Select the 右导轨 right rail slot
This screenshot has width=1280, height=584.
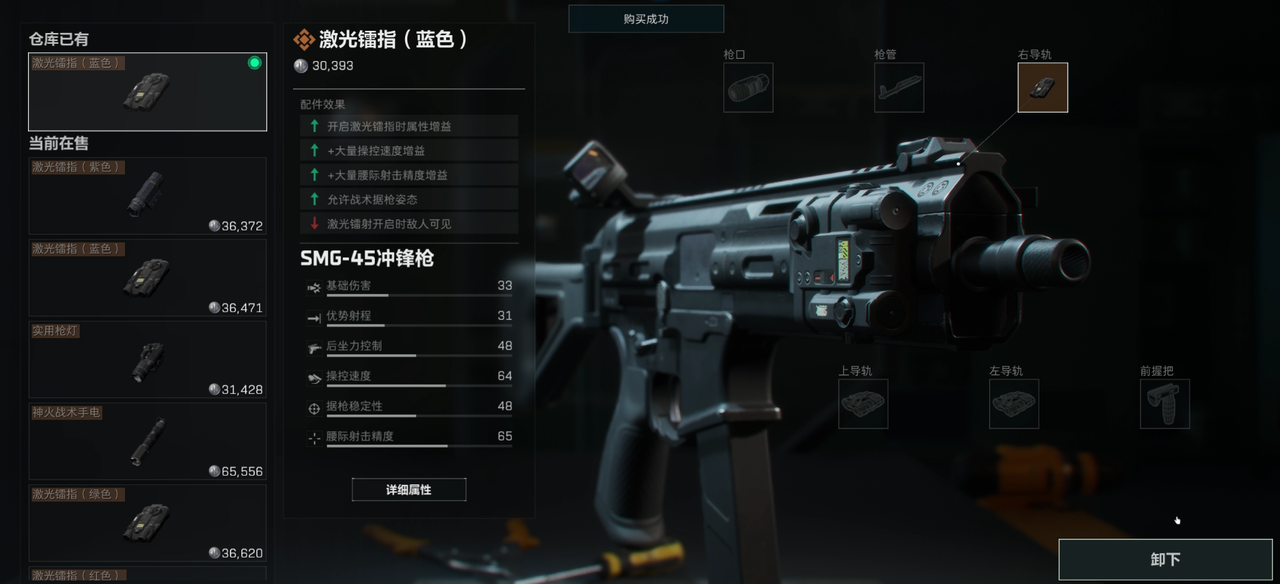(1042, 88)
